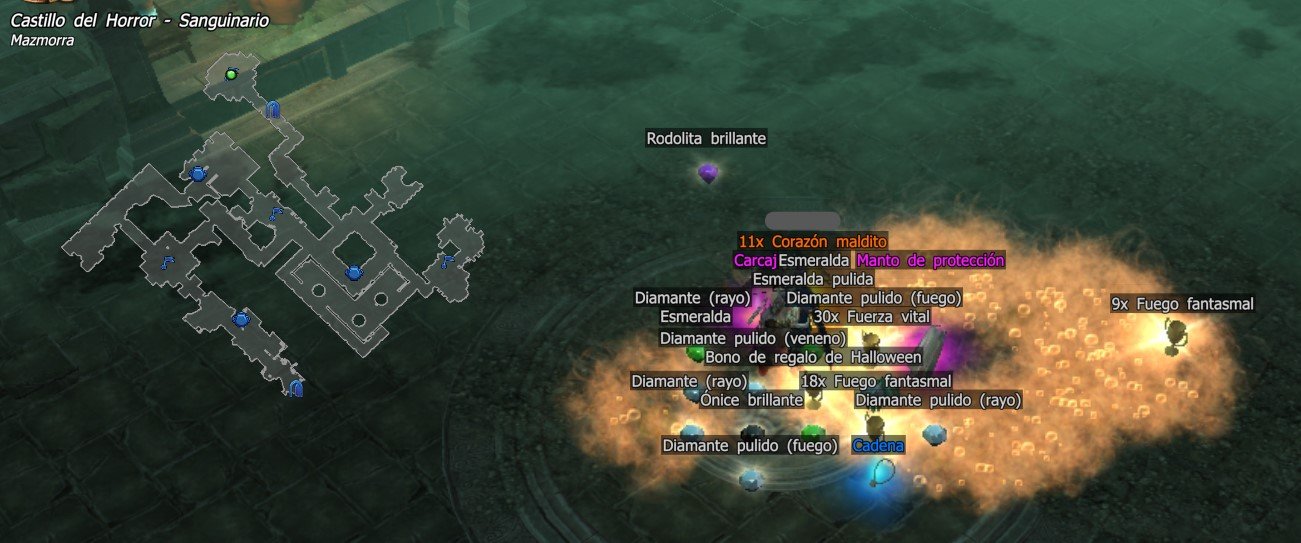The height and width of the screenshot is (543, 1301).
Task: Loot the 9x Fuego fantasmal label
Action: [x=1182, y=304]
